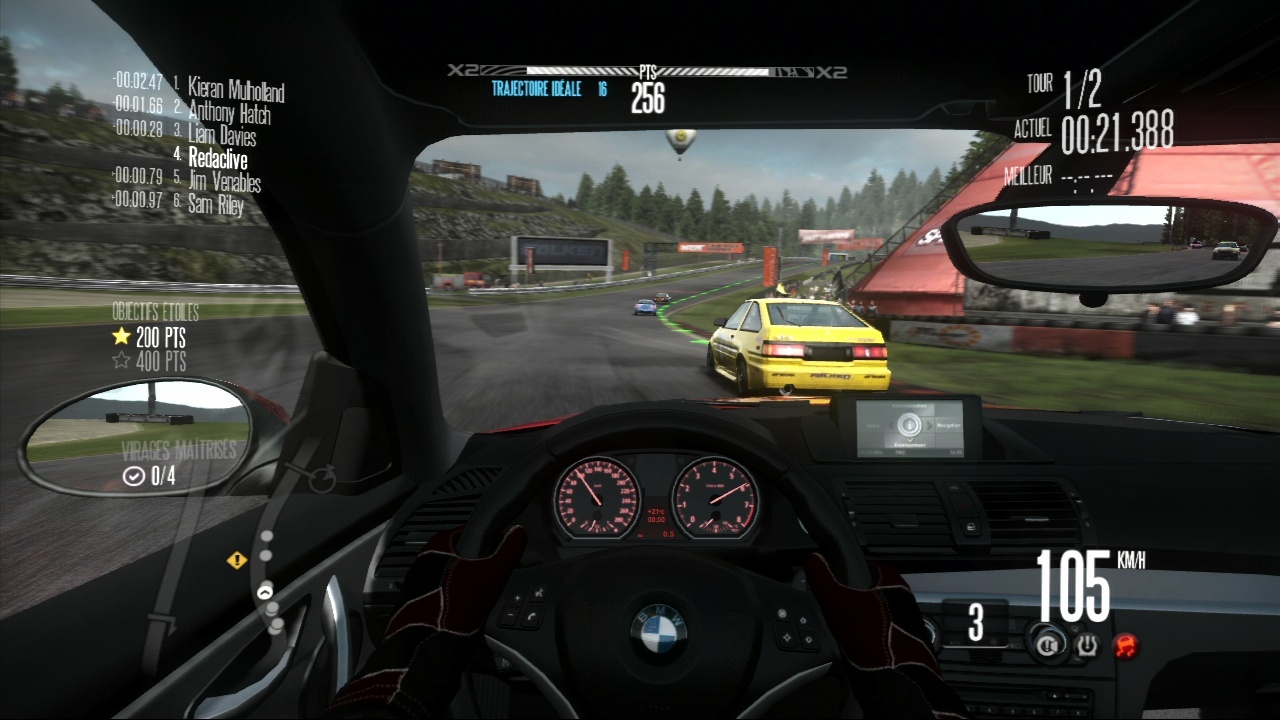Click the Trajectoire Idéale bonus label

coord(541,88)
